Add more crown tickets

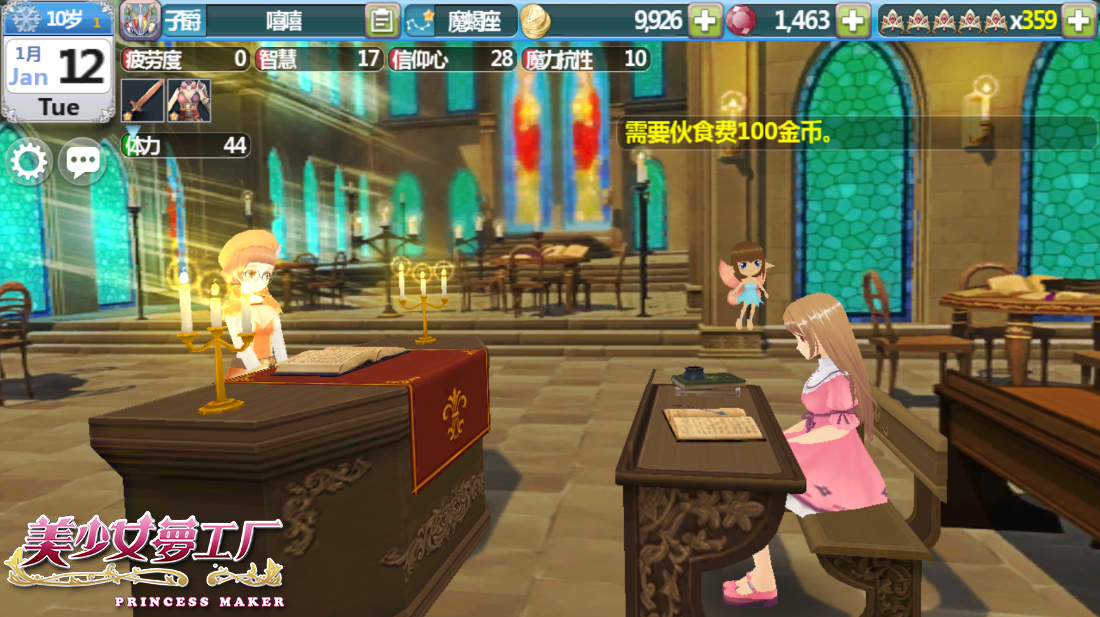click(1077, 20)
